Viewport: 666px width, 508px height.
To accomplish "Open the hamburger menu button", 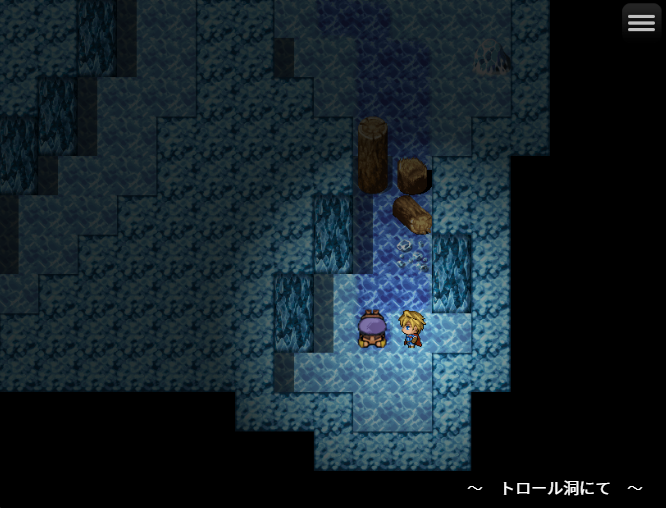I will pos(641,23).
